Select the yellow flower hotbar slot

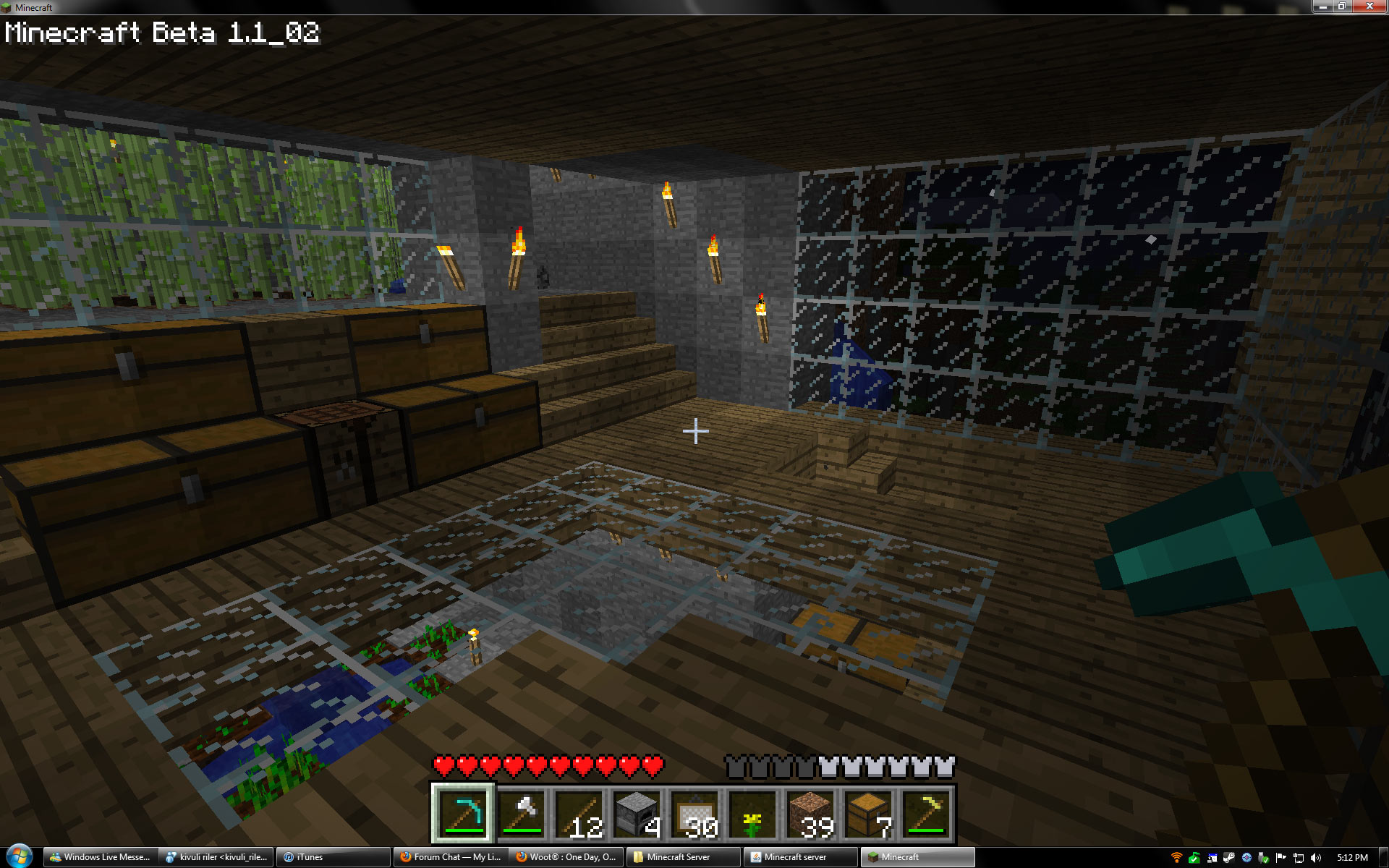pos(752,814)
